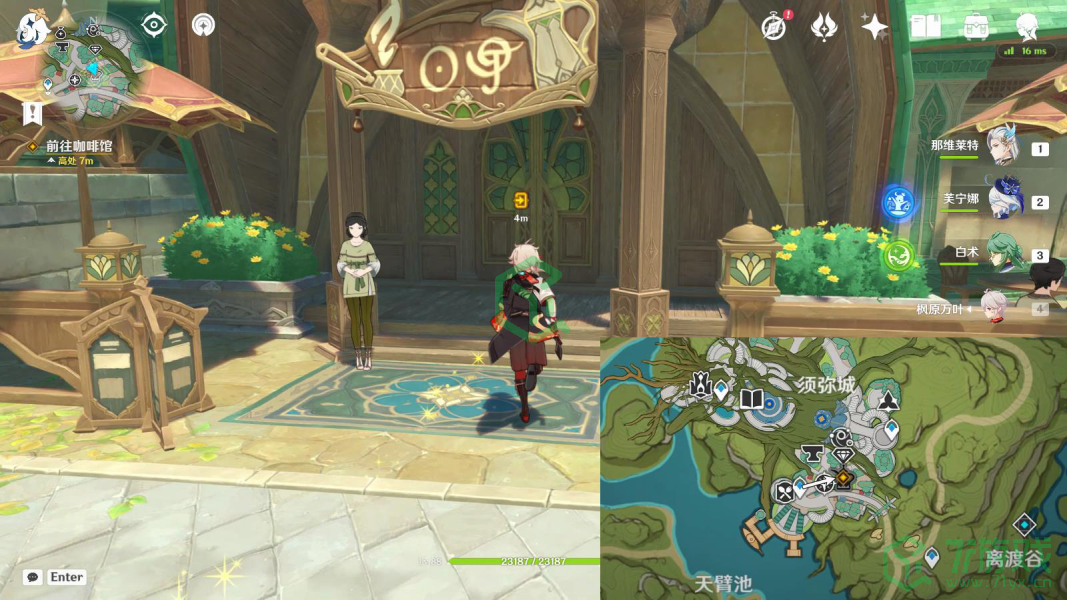This screenshot has height=600, width=1067.
Task: Open the quest log bookmark icon
Action: (33, 112)
